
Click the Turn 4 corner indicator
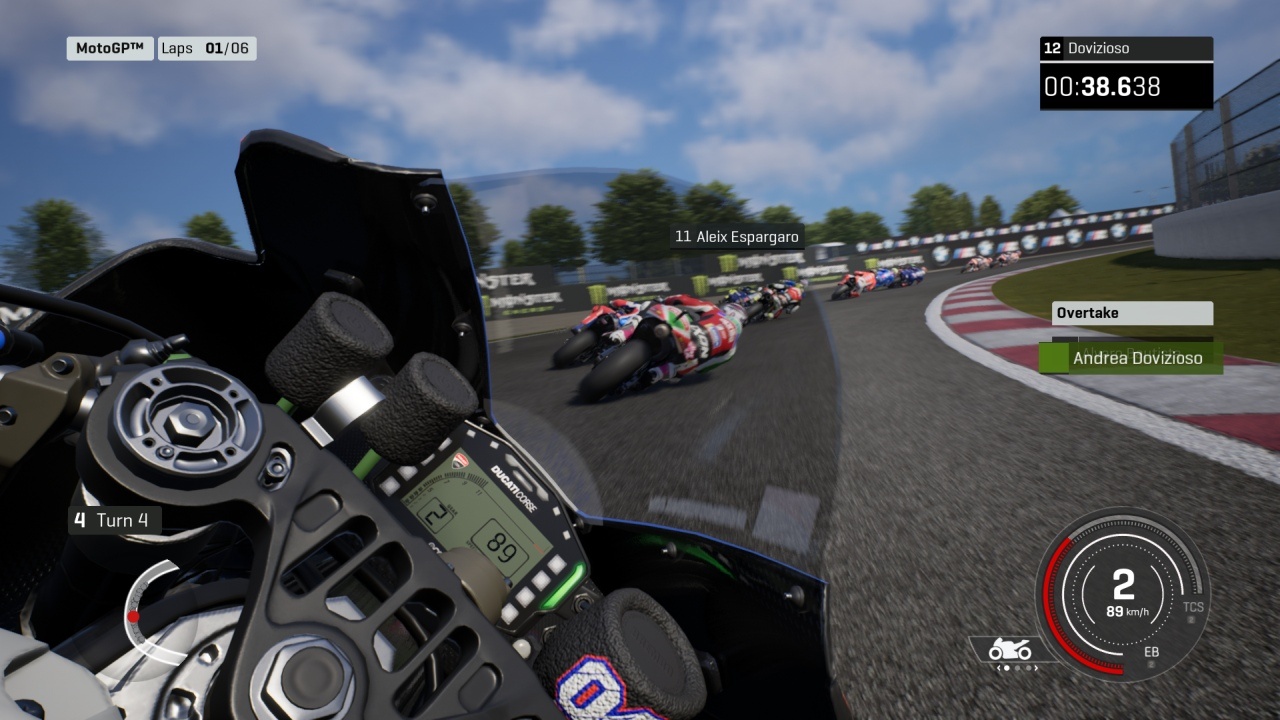tap(114, 520)
